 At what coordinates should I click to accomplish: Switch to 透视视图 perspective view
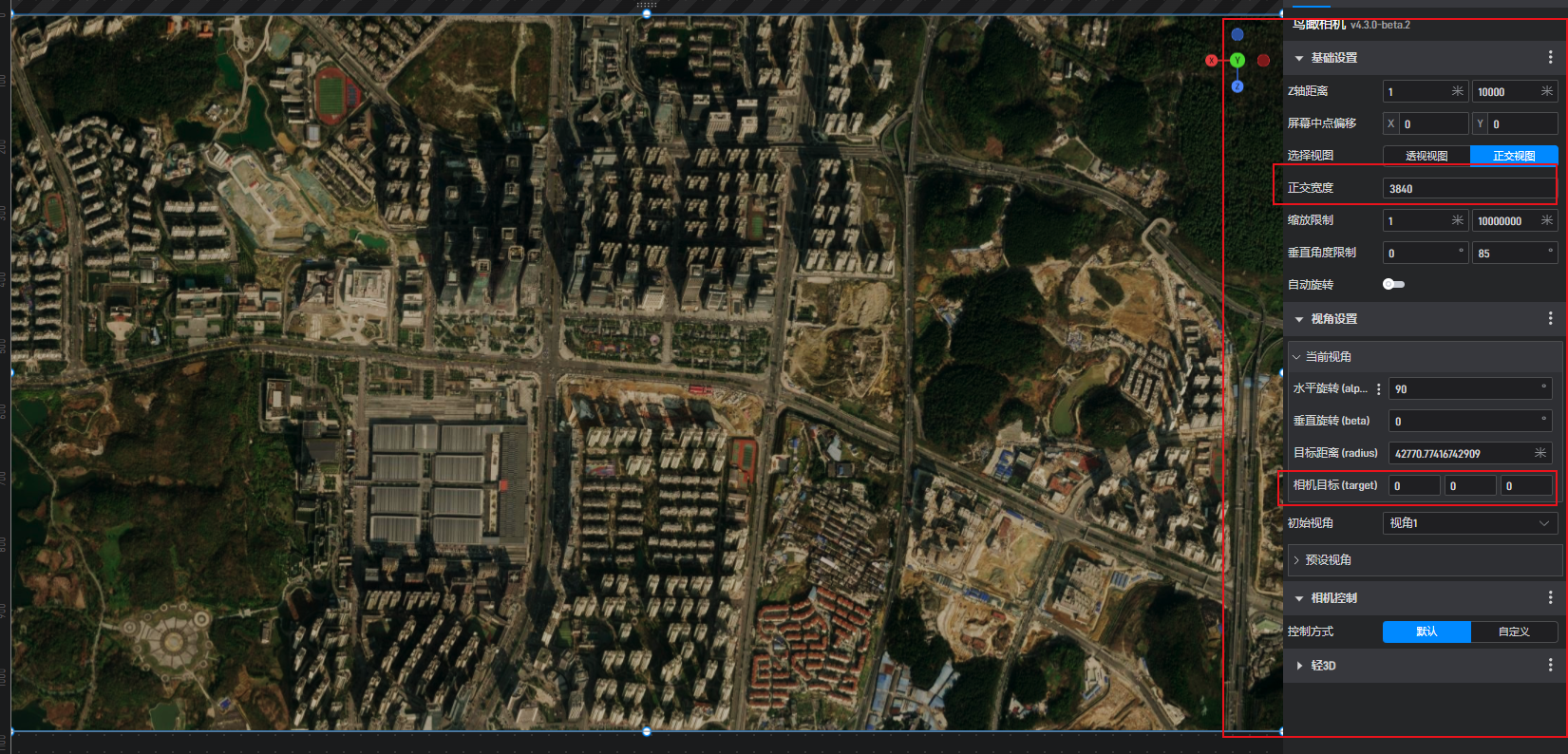point(1426,156)
